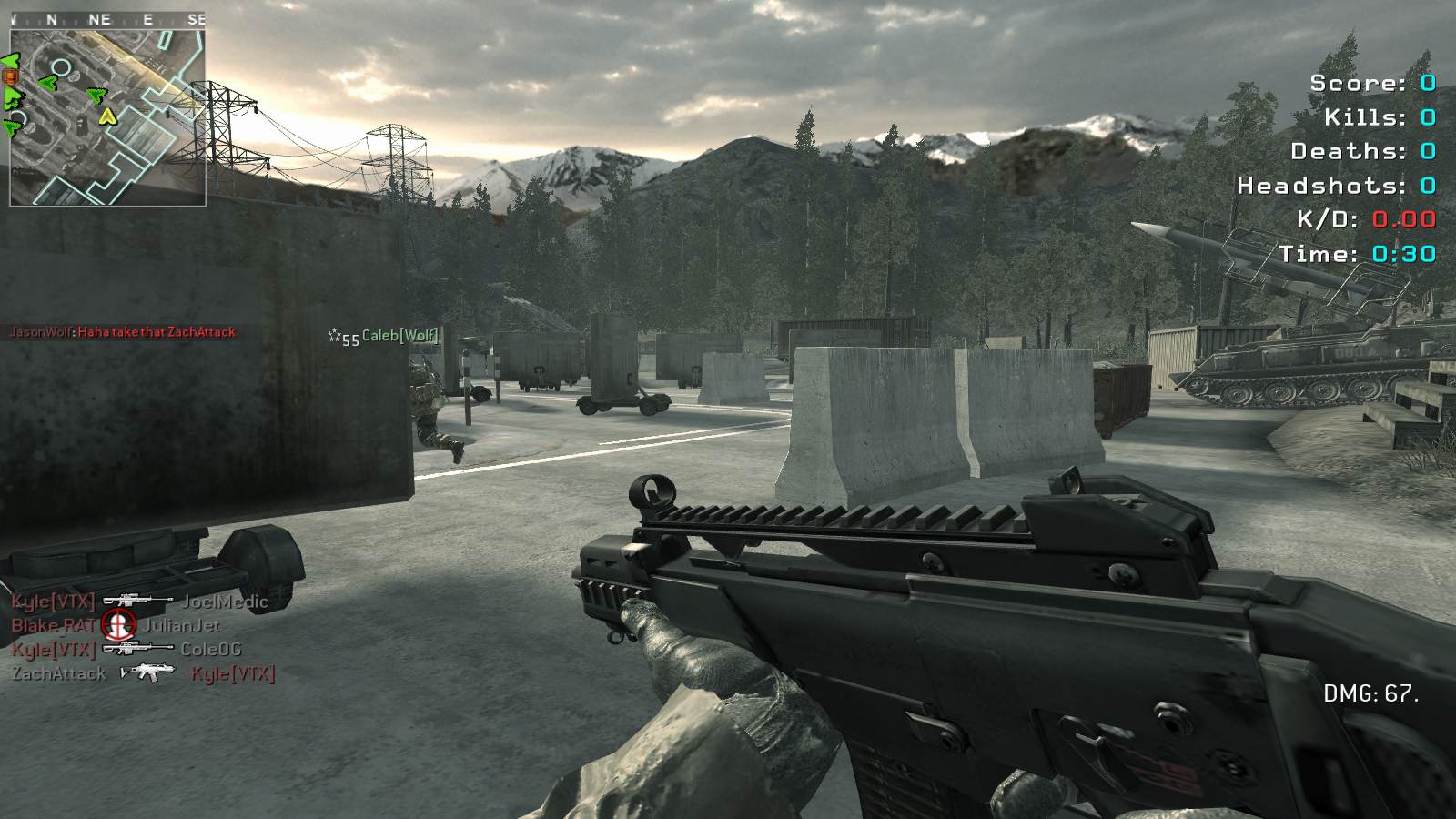Image resolution: width=1456 pixels, height=819 pixels.
Task: Click the headshot icon beside Blake RAT
Action: click(x=118, y=624)
